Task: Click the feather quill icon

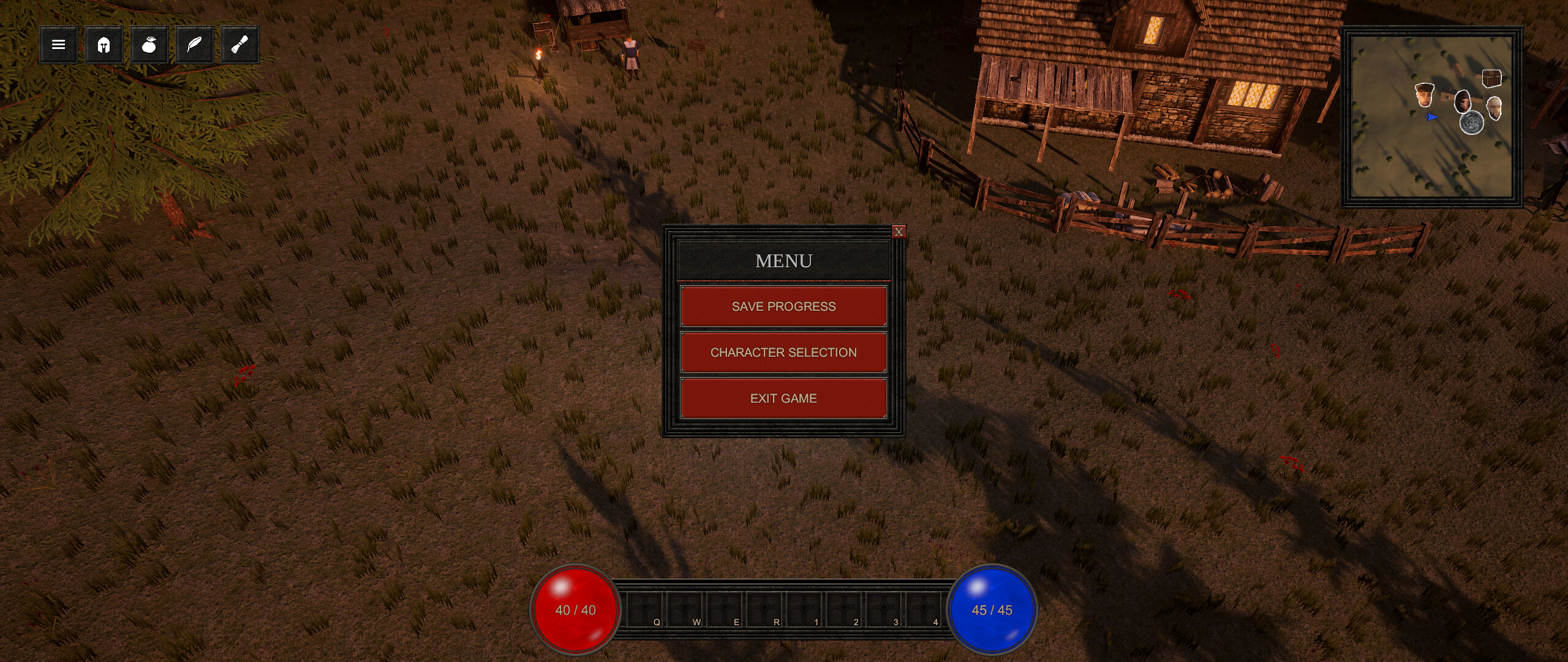Action: [x=195, y=44]
